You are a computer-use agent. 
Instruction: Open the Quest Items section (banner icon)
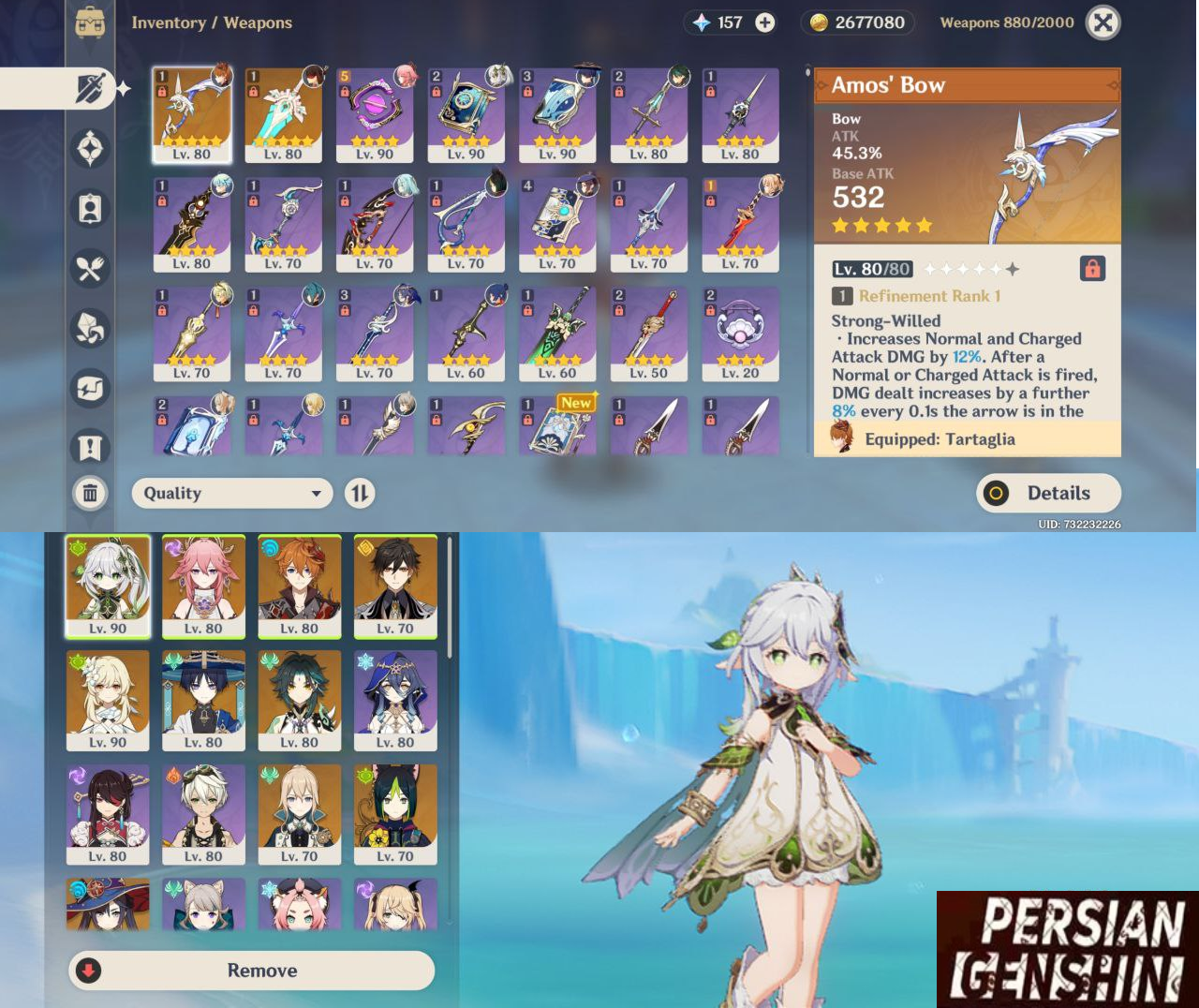coord(90,448)
